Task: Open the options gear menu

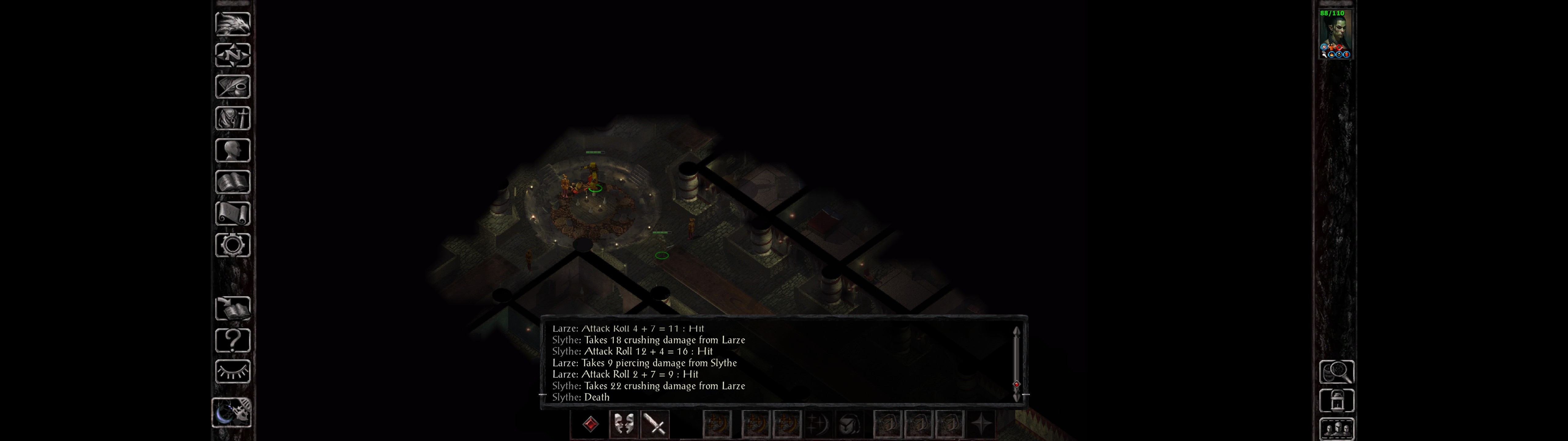Action: tap(232, 245)
